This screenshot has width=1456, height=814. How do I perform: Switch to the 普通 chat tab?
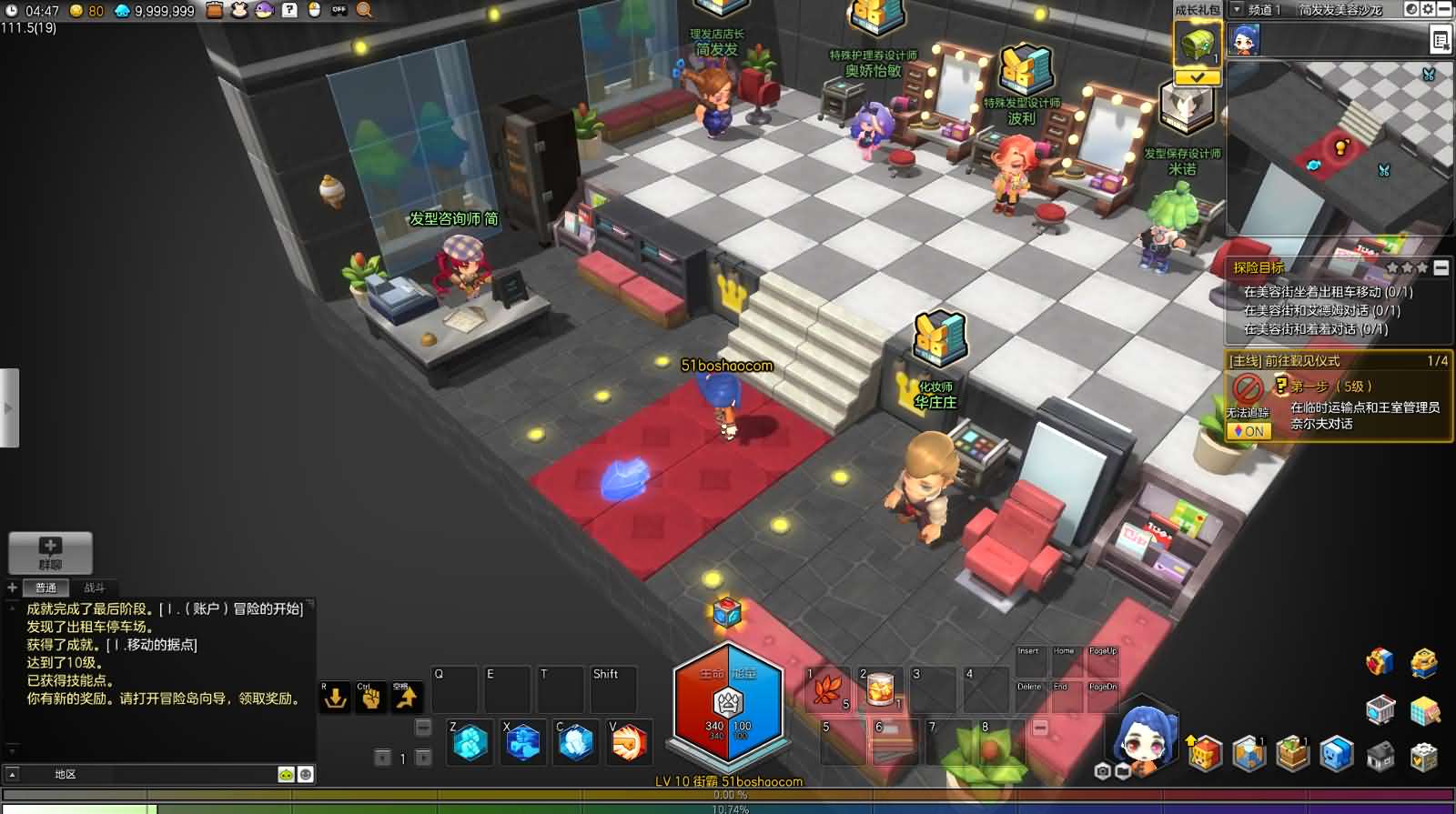[45, 588]
